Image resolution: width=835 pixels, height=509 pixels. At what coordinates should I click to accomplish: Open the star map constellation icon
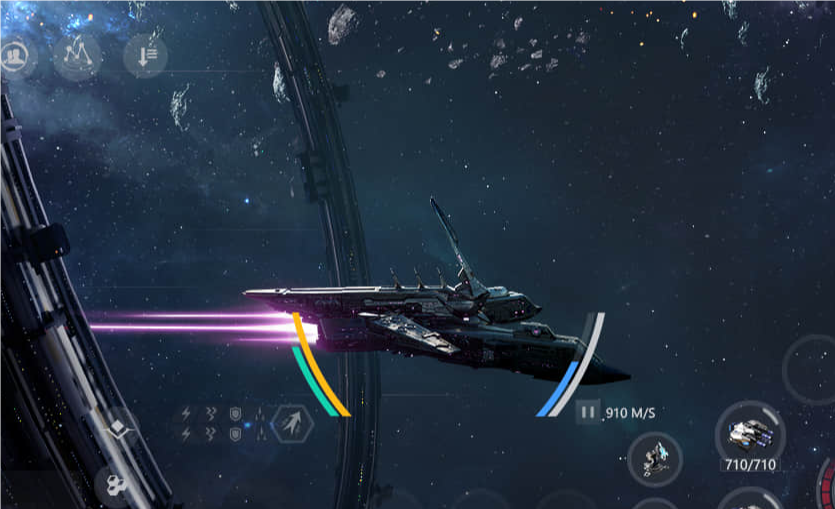pos(78,57)
